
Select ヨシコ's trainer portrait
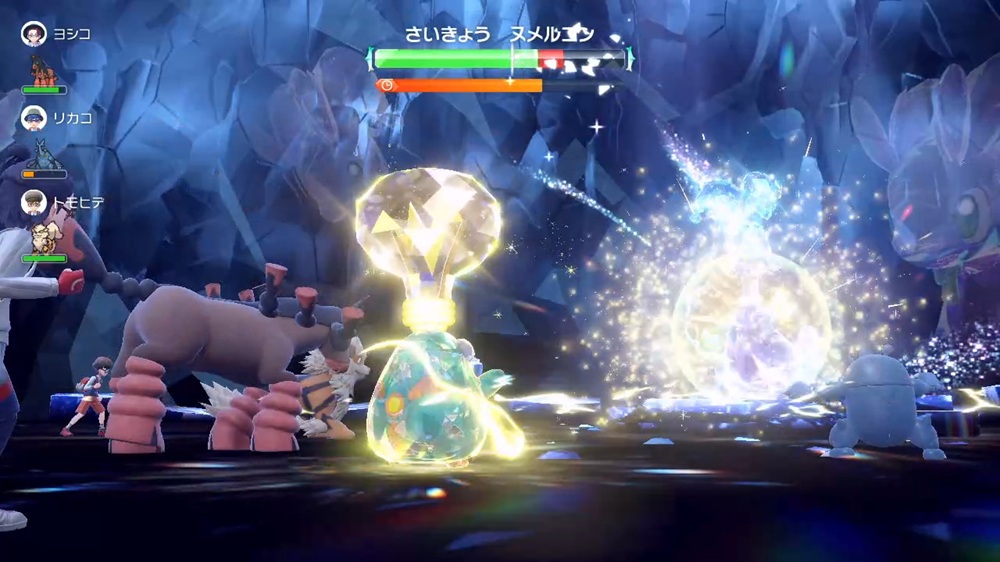(x=34, y=33)
